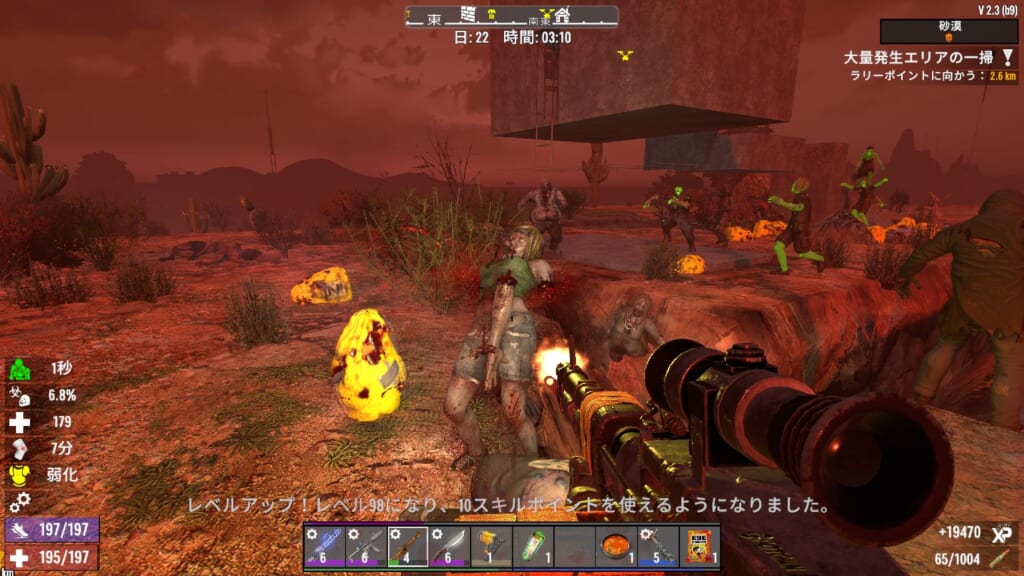Viewport: 1024px width, 576px height.
Task: Click the green body buff icon
Action: [x=17, y=369]
